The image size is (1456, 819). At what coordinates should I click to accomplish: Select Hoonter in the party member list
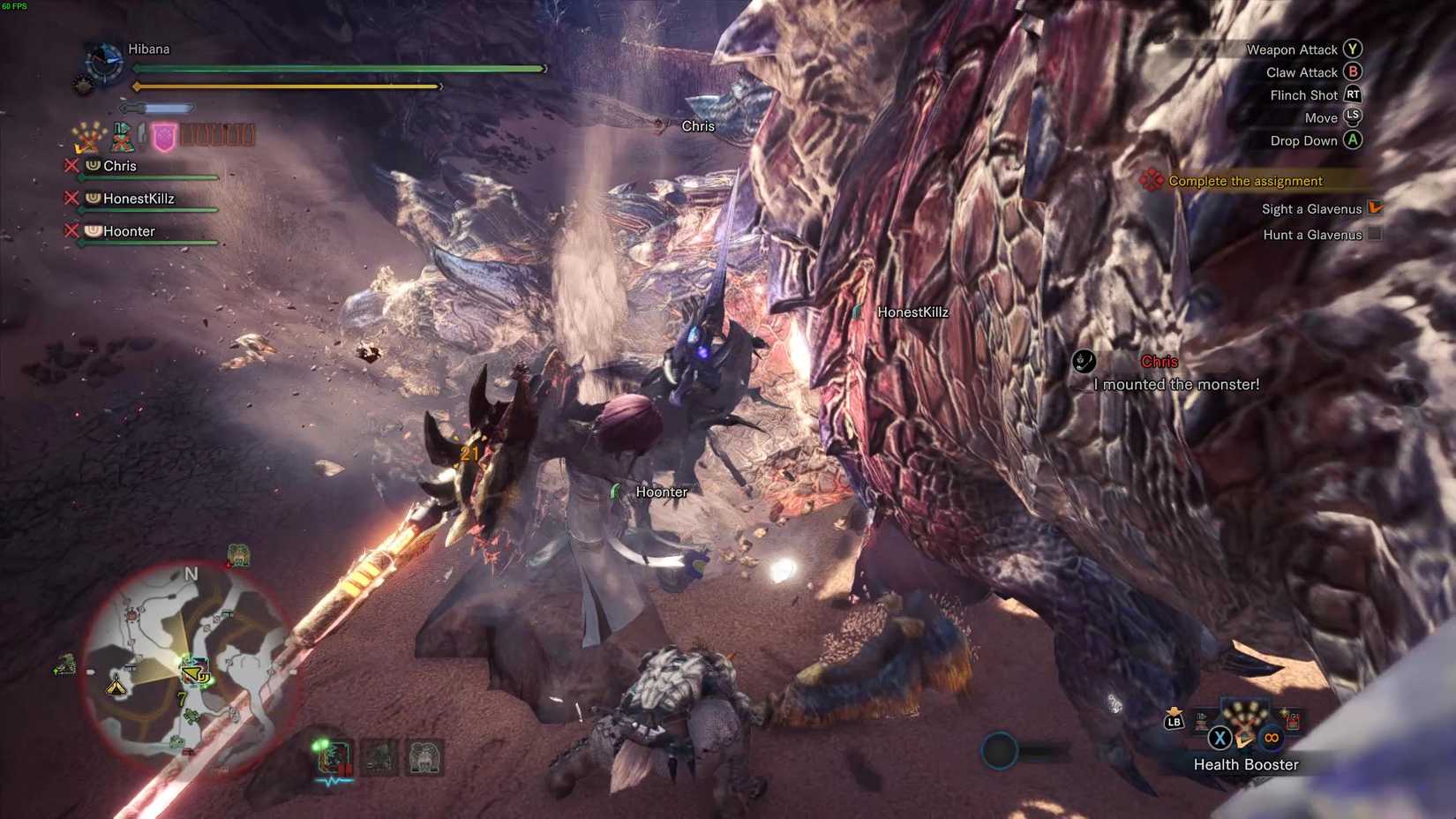(128, 231)
